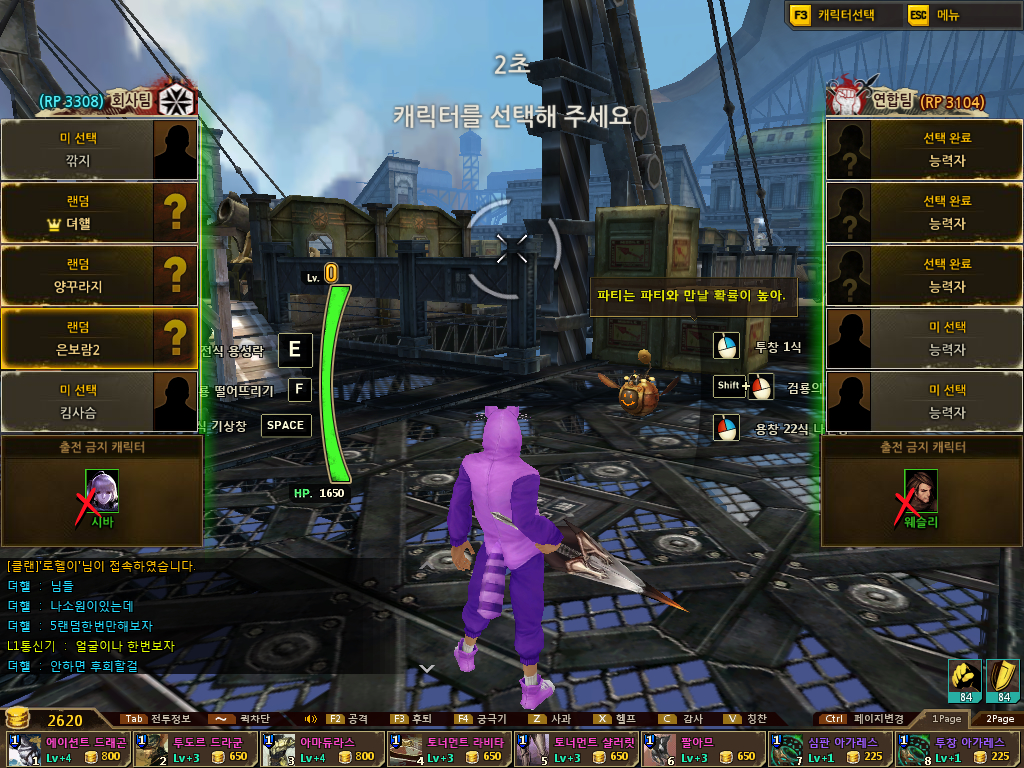Choose the 토너먼트 라비타 item slot

[x=449, y=749]
